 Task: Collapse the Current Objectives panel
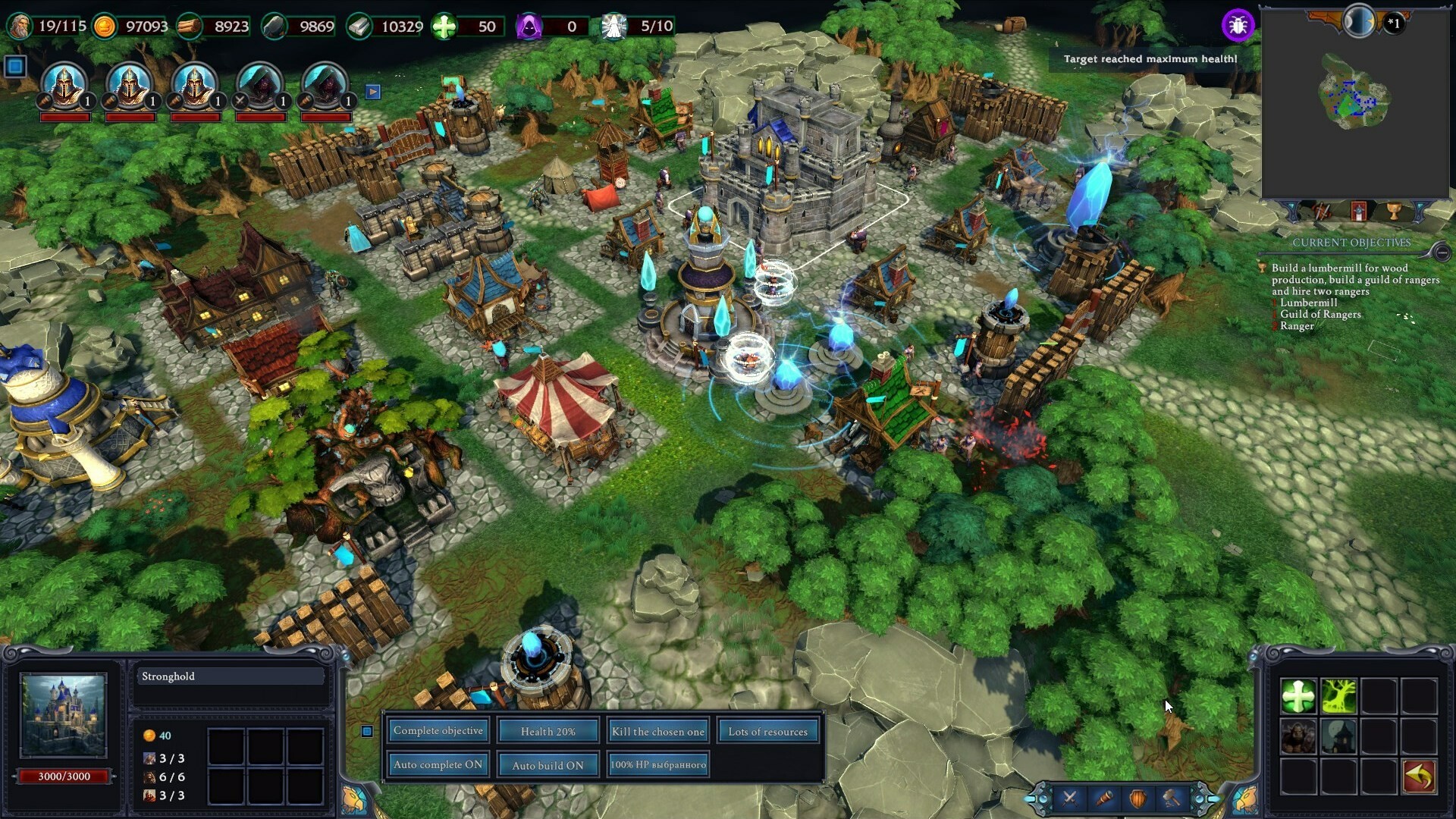point(1442,252)
